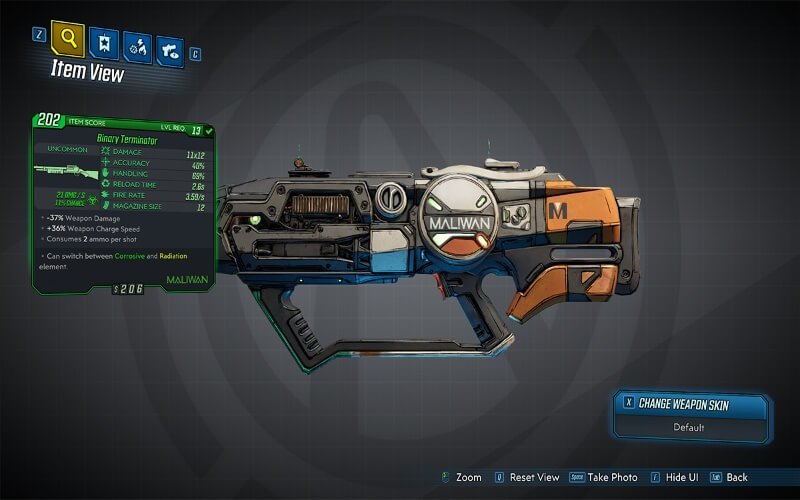This screenshot has width=800, height=500.
Task: Select the magnifying glass Item View tab
Action: click(x=67, y=40)
